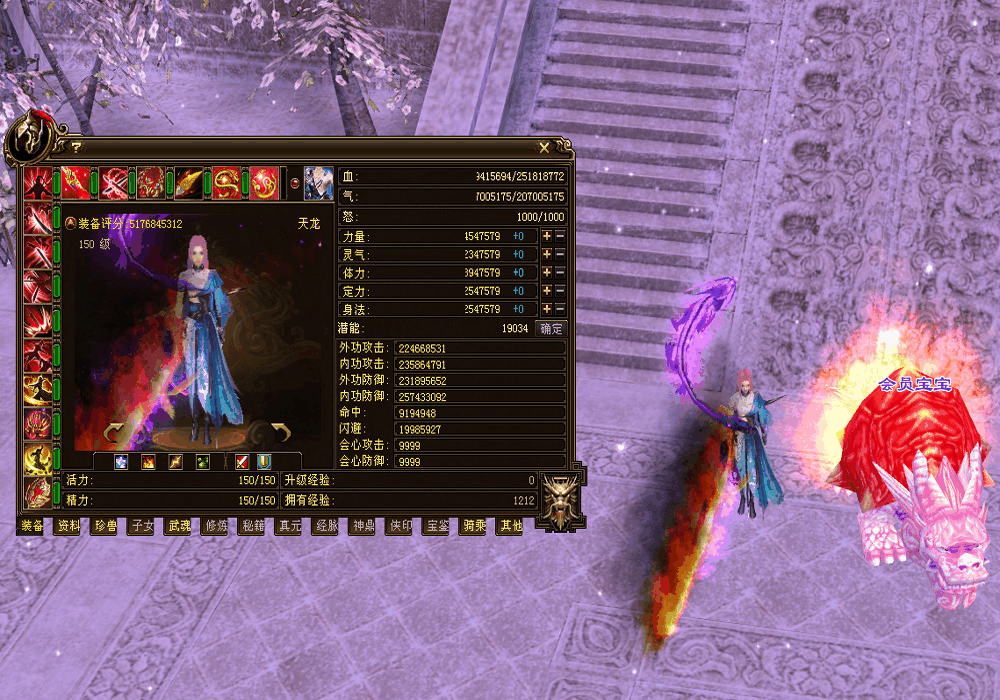This screenshot has height=700, width=1000.
Task: Increase 力量 with the plus button
Action: (x=546, y=237)
